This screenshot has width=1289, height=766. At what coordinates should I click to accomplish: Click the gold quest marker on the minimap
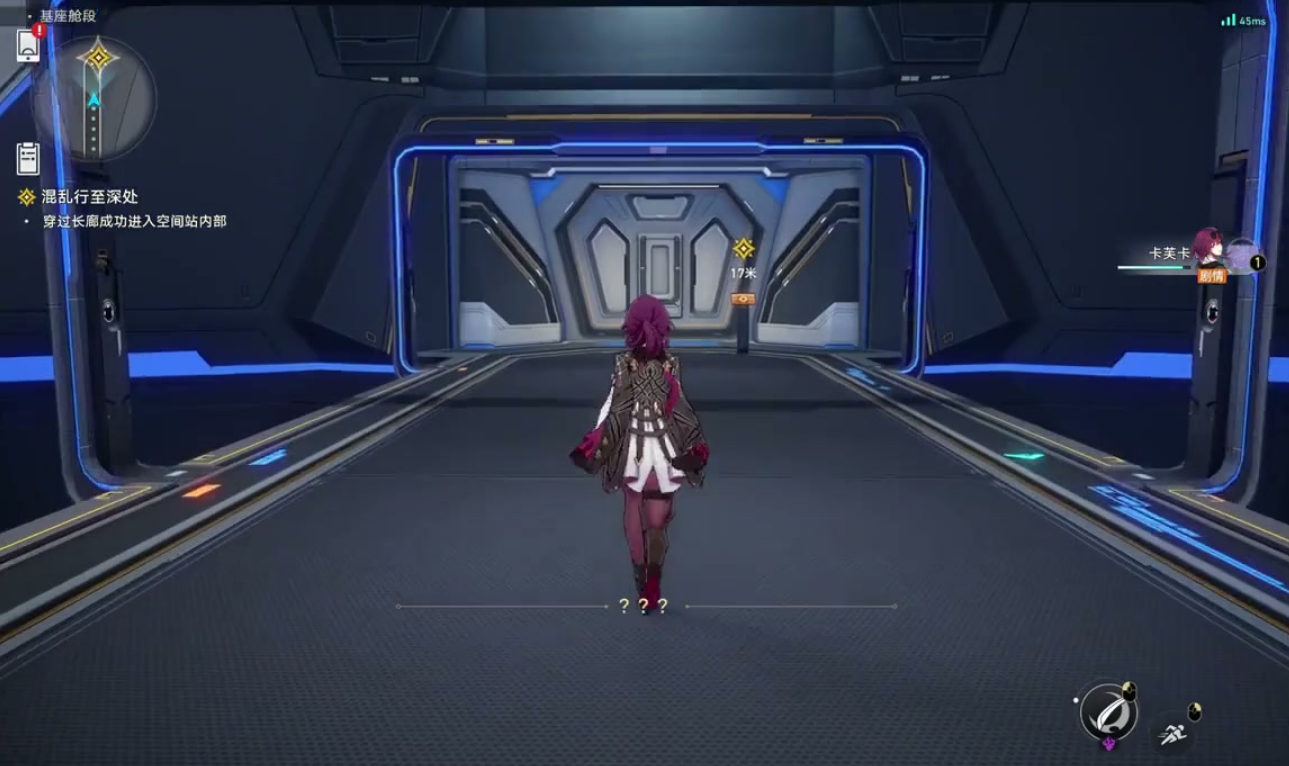click(98, 58)
